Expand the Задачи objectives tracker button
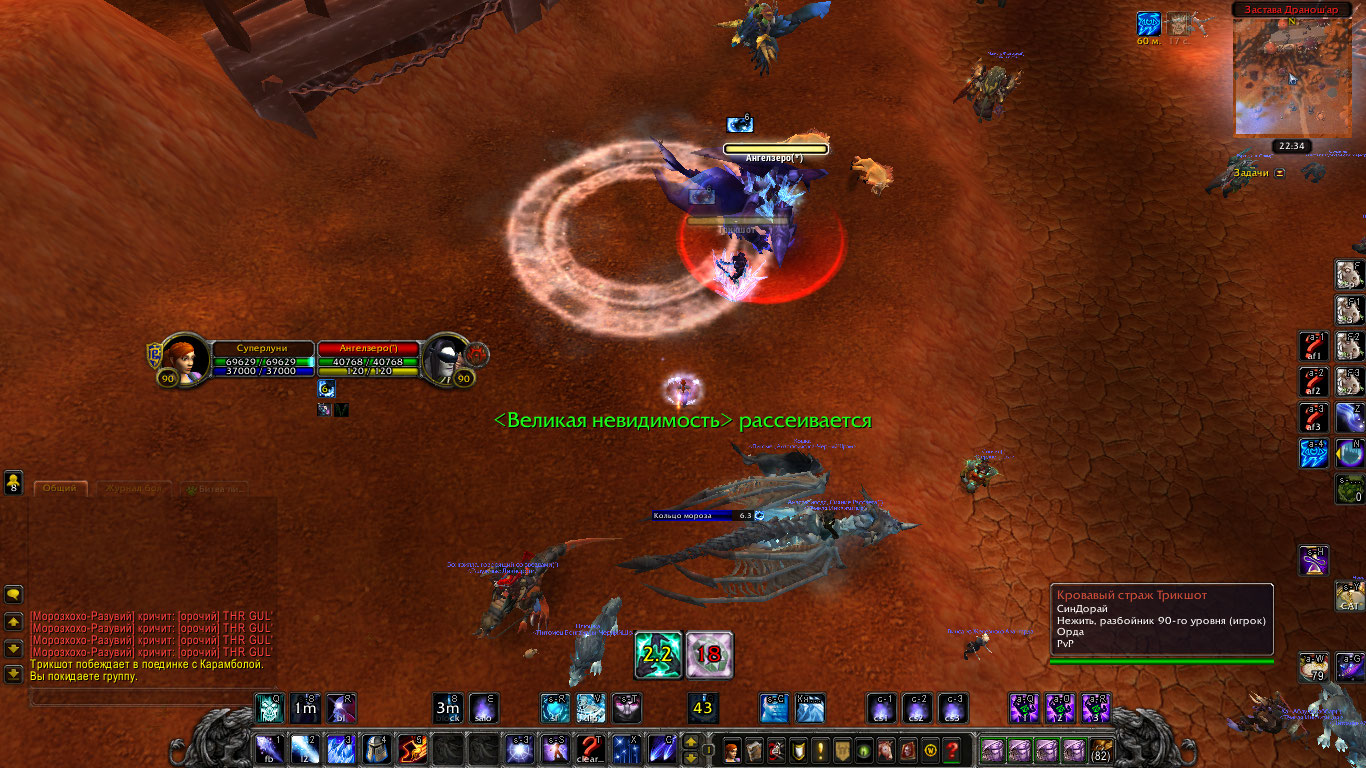Screen dimensions: 1366x768 1278,173
